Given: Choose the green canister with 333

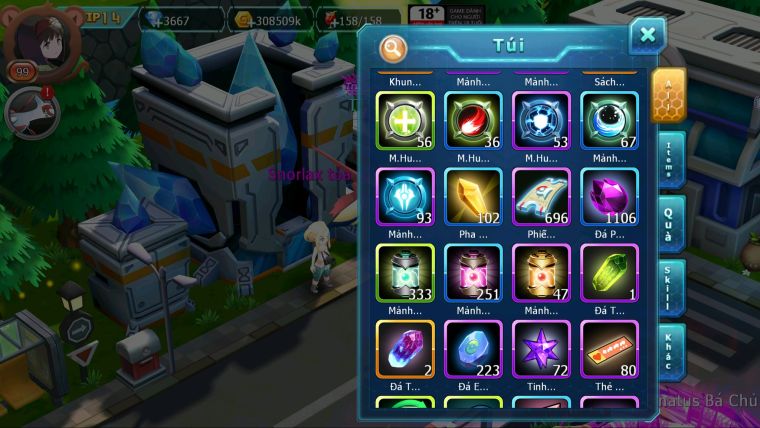Looking at the screenshot, I should click(404, 272).
